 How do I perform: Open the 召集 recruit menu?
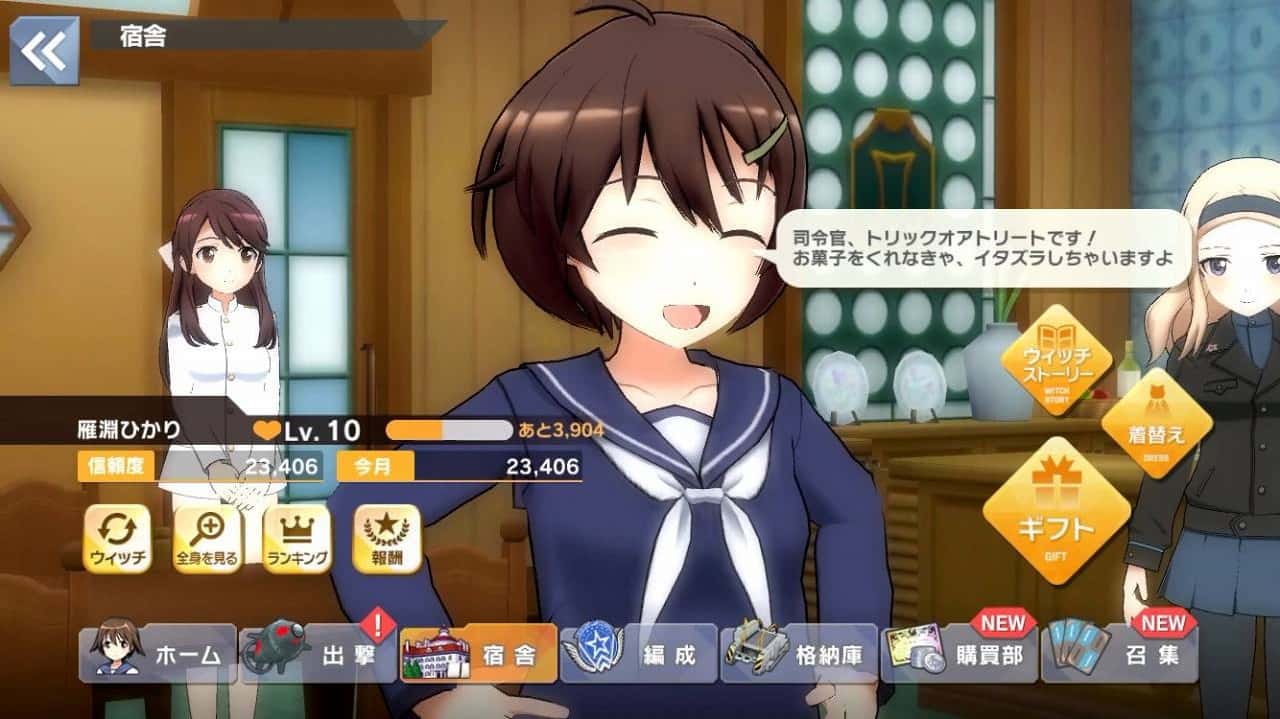[1119, 655]
